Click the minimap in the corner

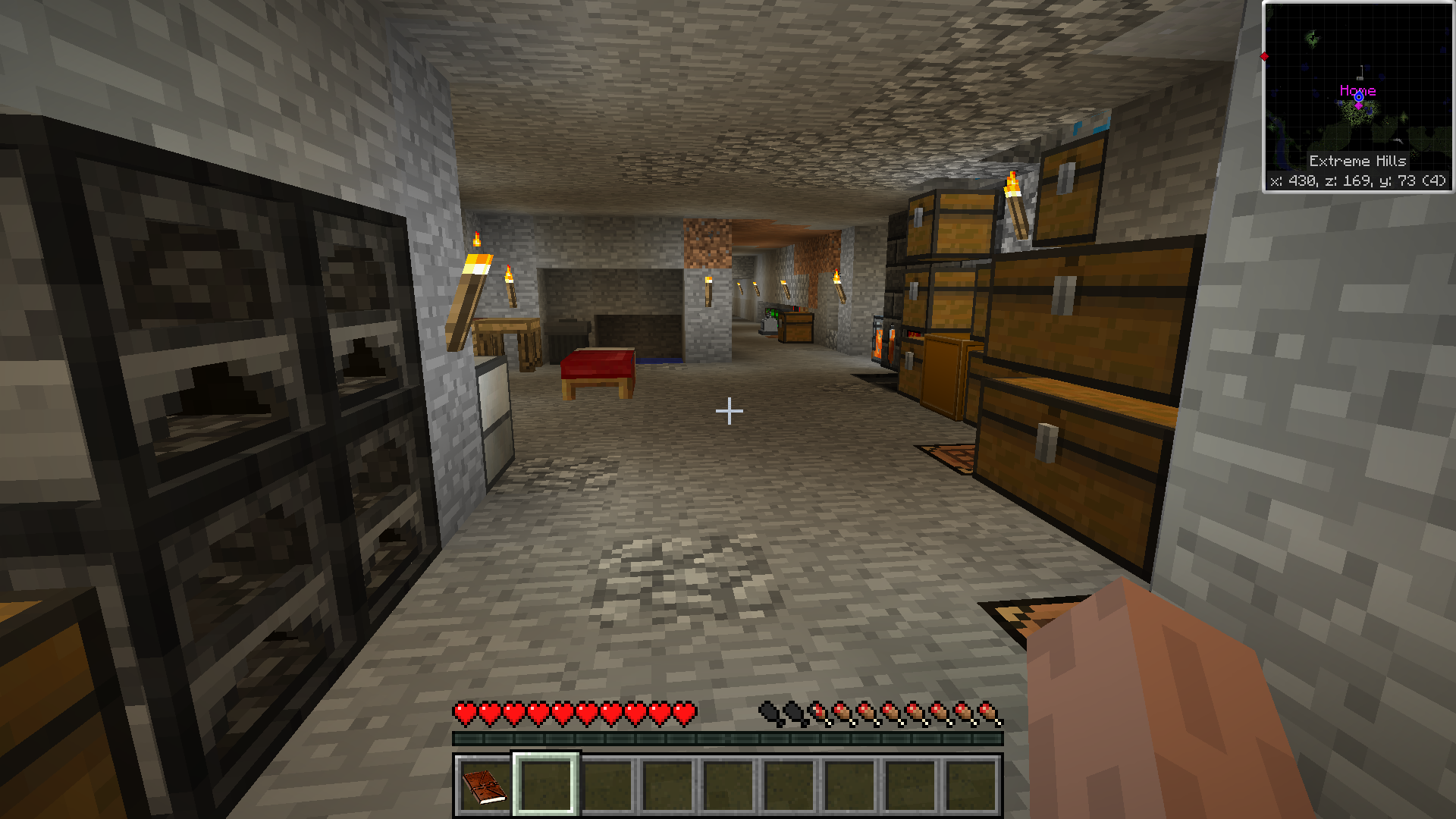click(1357, 96)
